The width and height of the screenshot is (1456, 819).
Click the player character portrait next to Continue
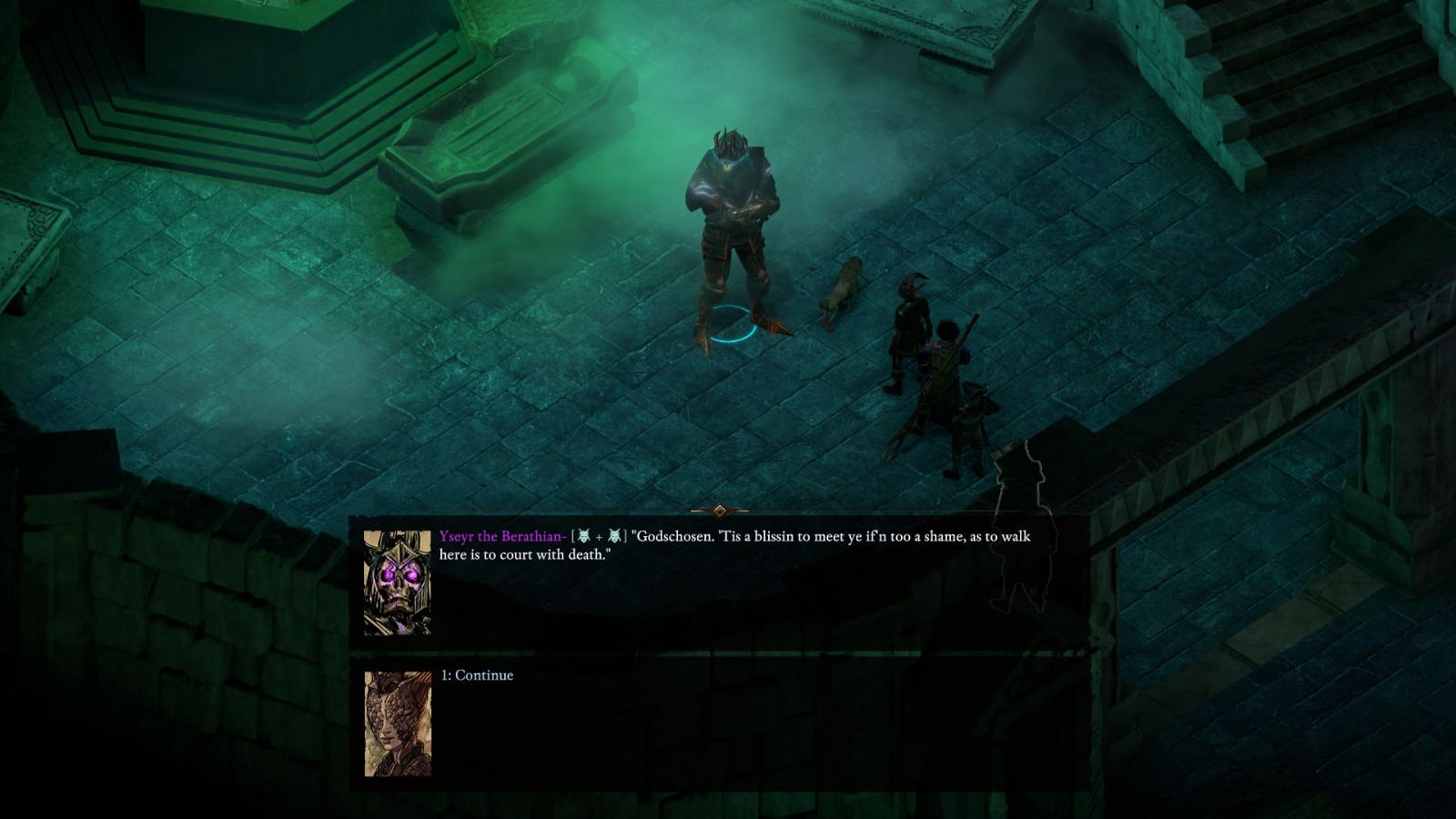tap(398, 723)
